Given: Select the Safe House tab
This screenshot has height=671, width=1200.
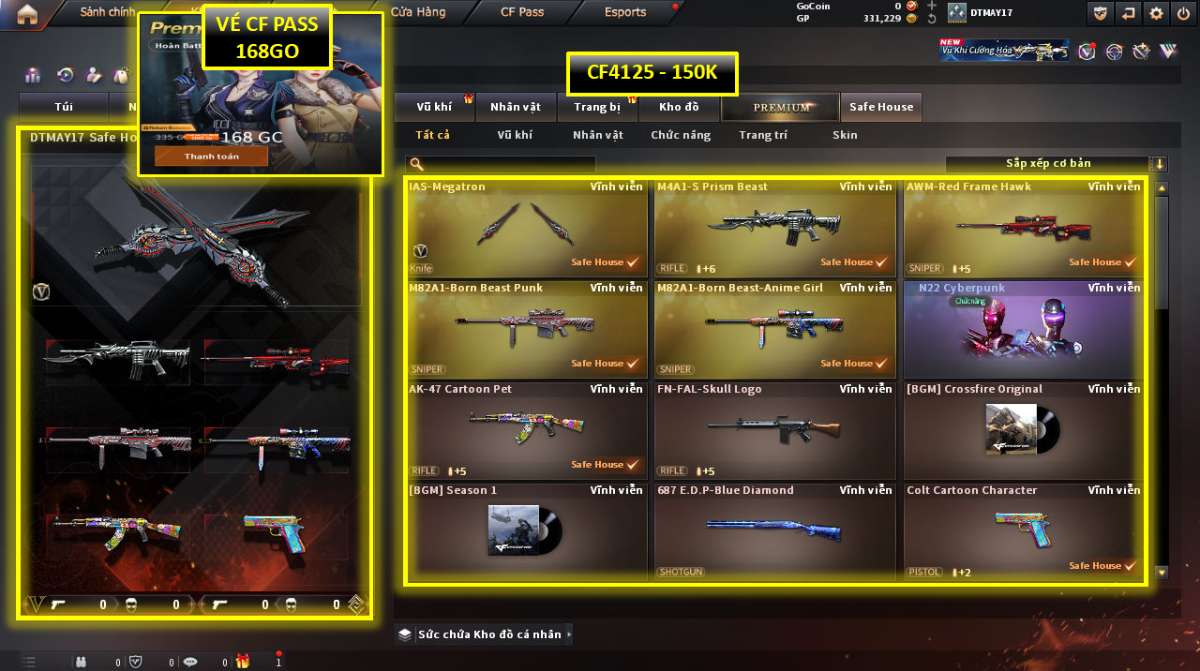Looking at the screenshot, I should (x=881, y=107).
